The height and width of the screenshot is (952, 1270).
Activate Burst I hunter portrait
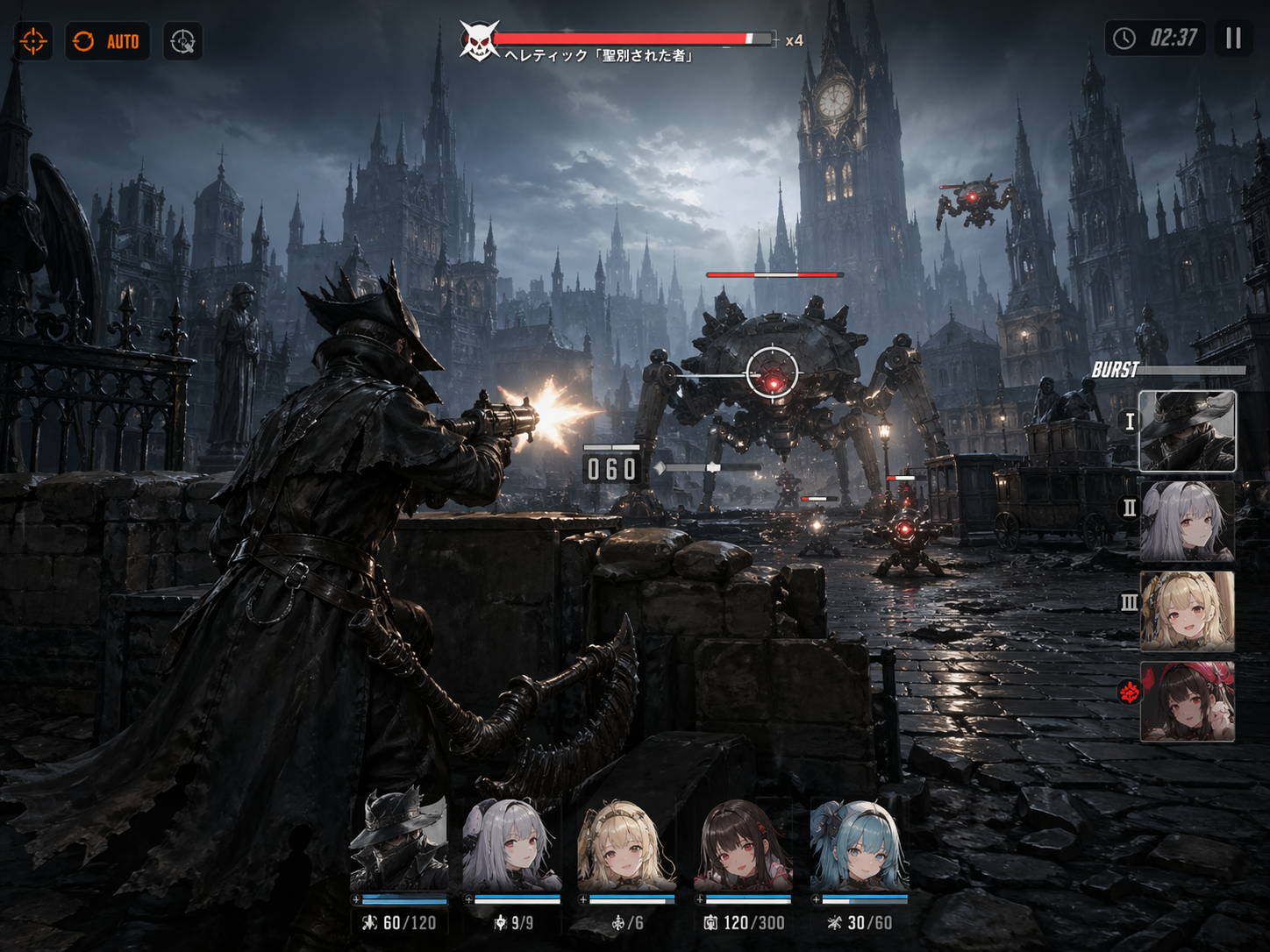pos(1187,431)
